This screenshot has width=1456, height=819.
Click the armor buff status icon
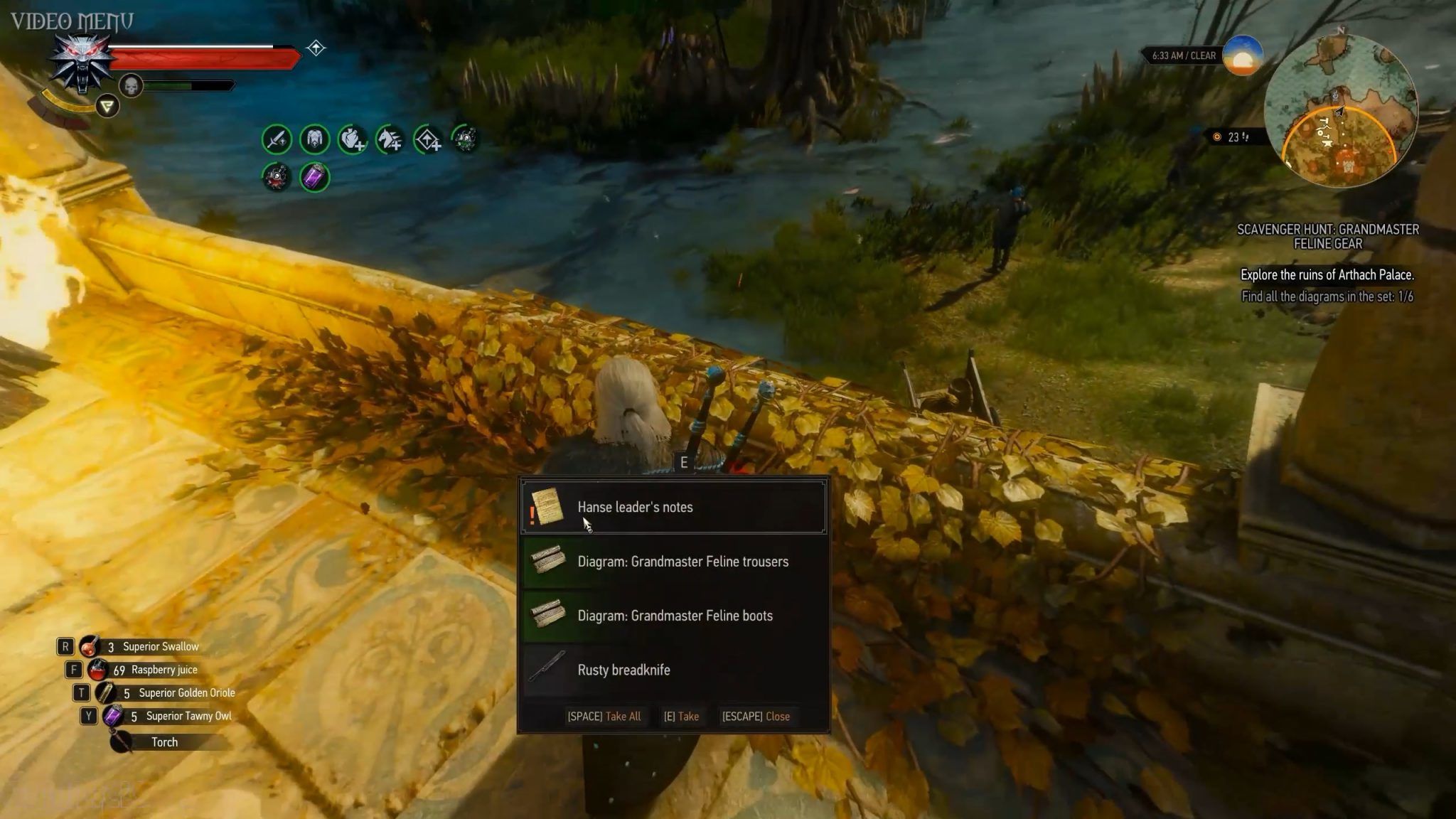point(314,139)
